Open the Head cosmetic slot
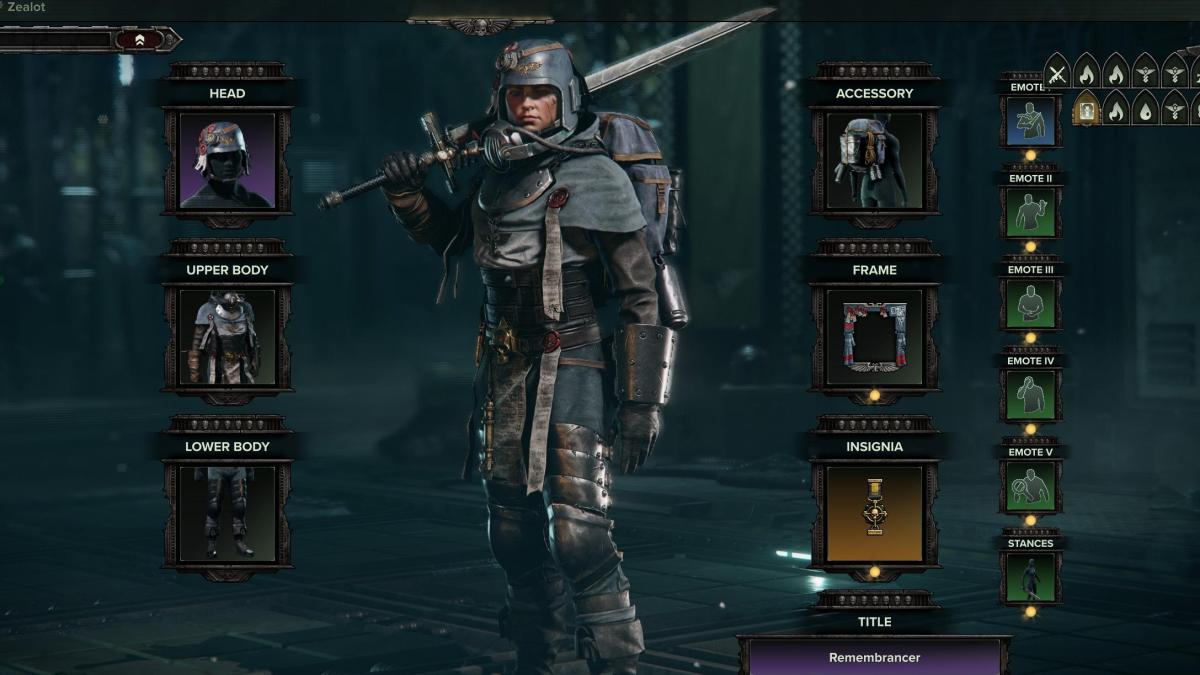 point(227,160)
